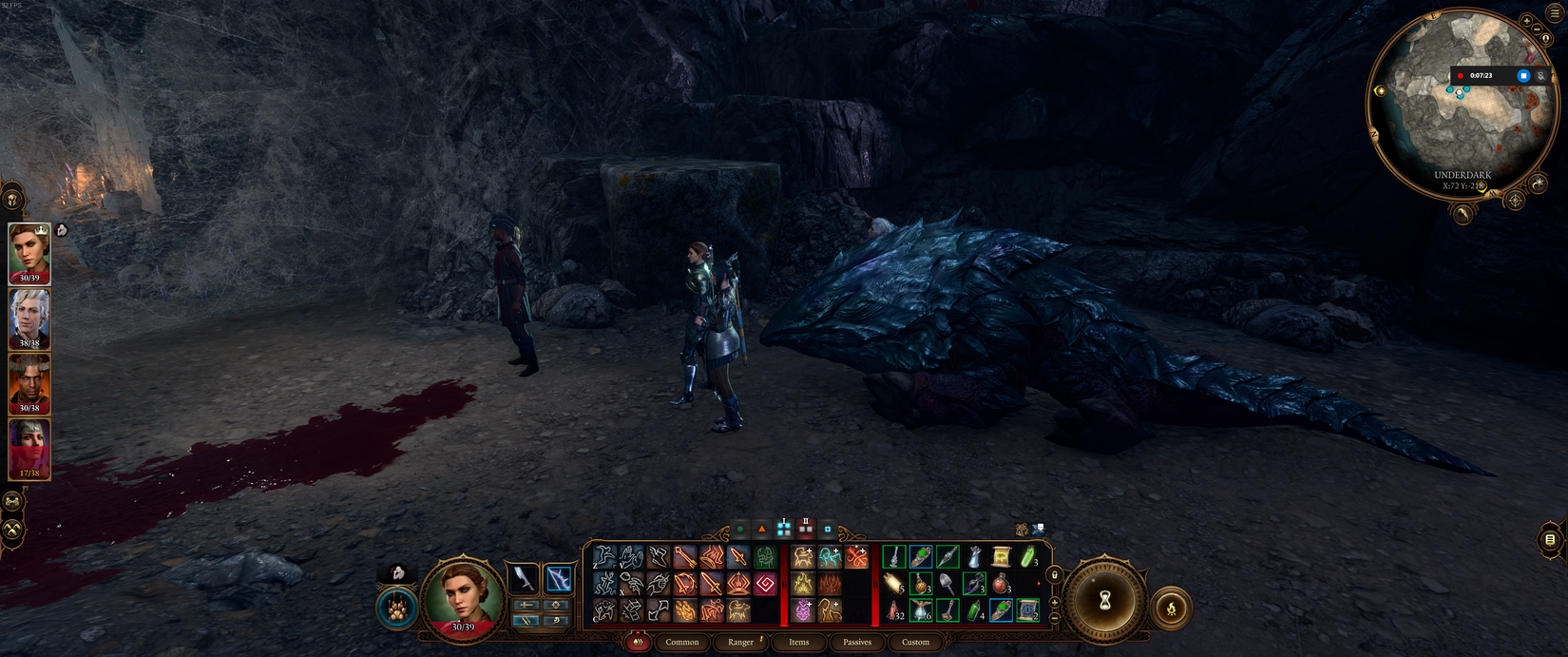Show the Items hotbar tab
Viewport: 1568px width, 657px height.
[x=799, y=642]
